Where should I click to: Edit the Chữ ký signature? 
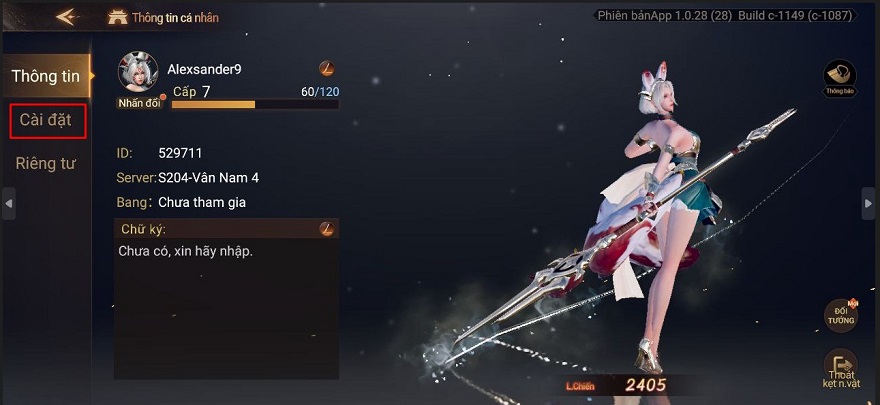[326, 229]
